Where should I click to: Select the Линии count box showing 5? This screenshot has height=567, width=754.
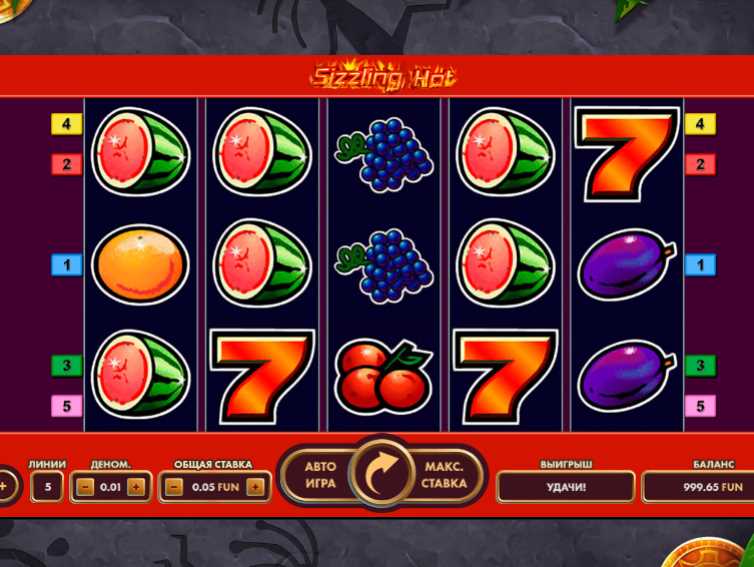pyautogui.click(x=46, y=487)
